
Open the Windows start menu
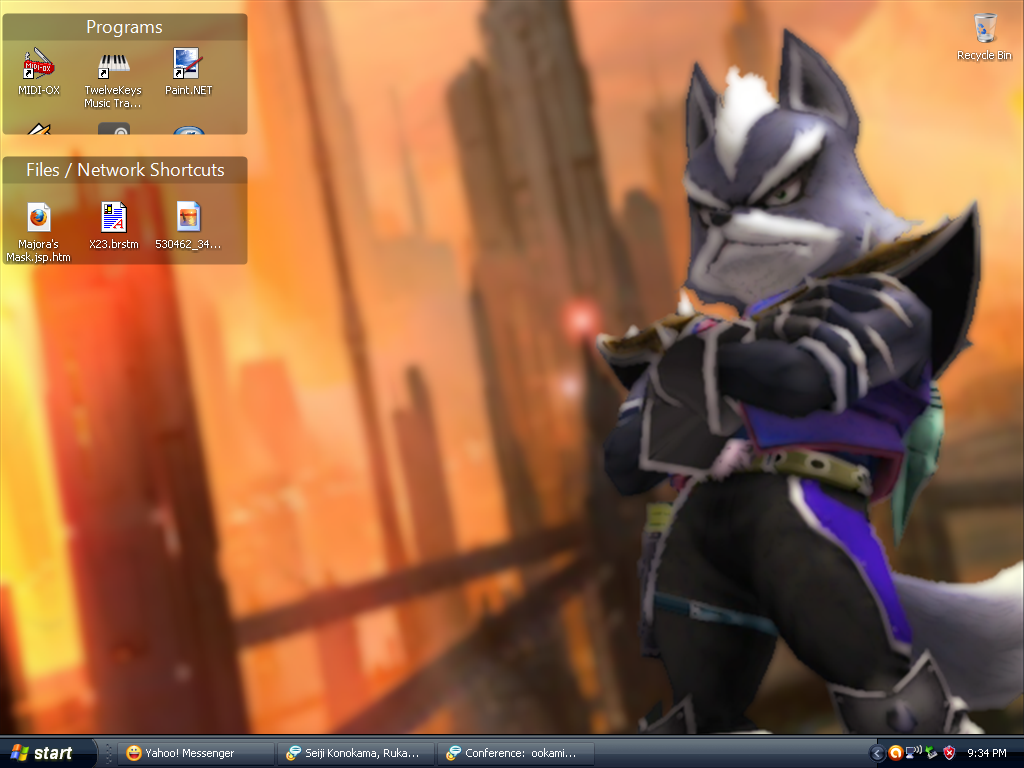[x=45, y=753]
